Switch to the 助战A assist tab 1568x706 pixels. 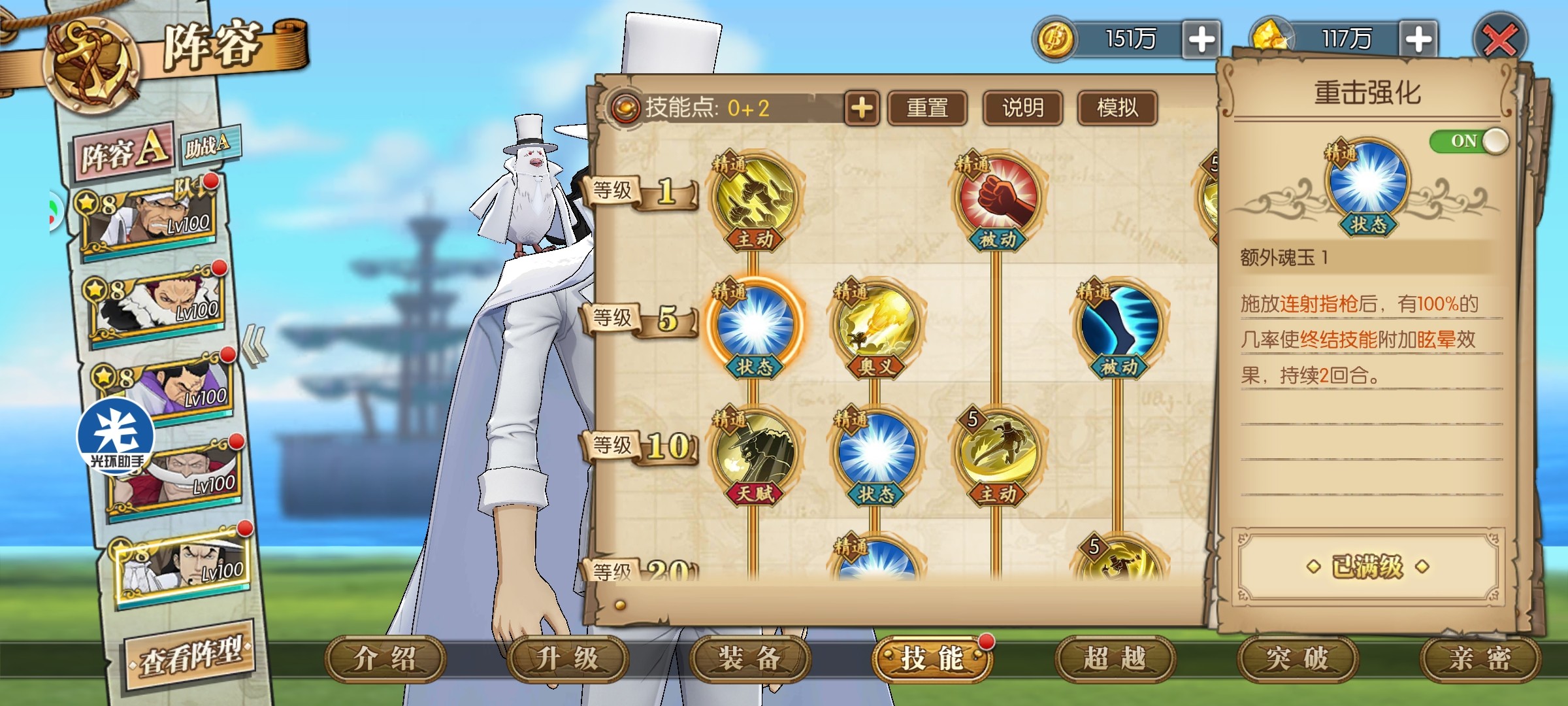(x=209, y=145)
